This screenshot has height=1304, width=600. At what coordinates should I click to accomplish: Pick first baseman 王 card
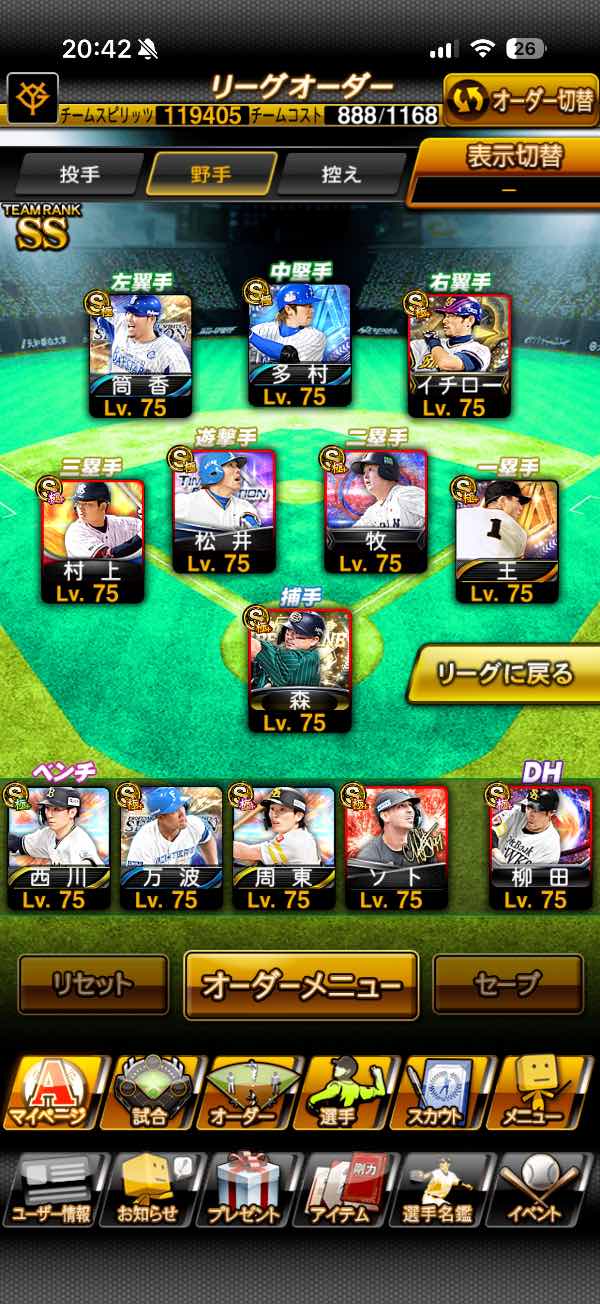click(x=507, y=541)
